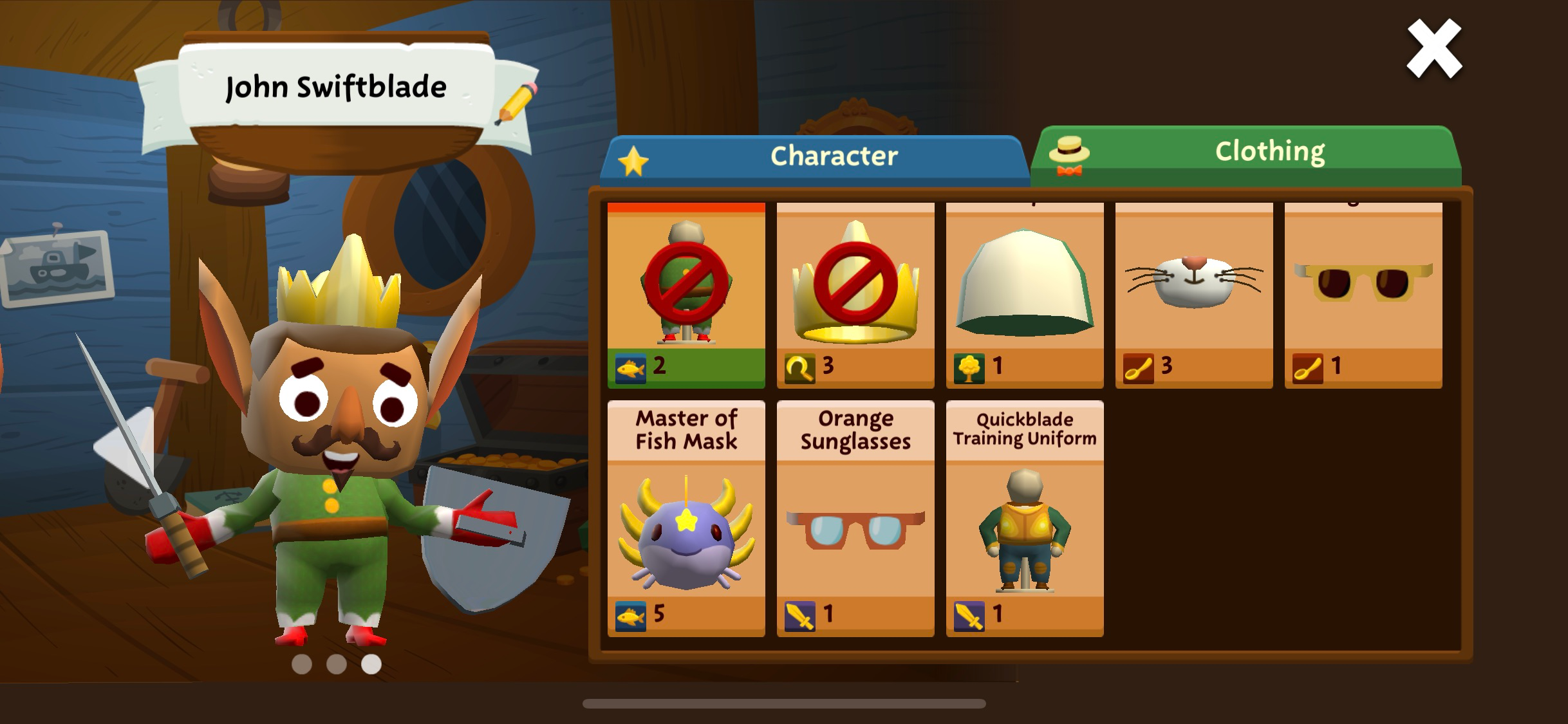This screenshot has height=724, width=1568.
Task: Equip the Master of Fish Mask
Action: (x=686, y=519)
